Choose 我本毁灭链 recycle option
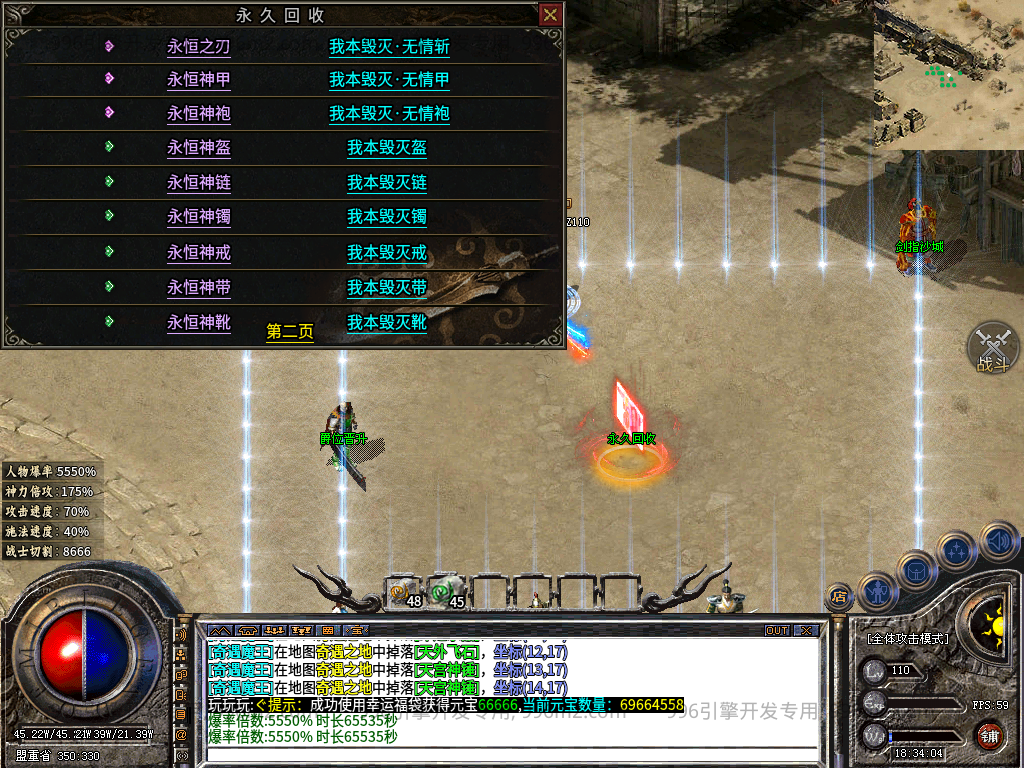This screenshot has height=768, width=1024. tap(387, 183)
